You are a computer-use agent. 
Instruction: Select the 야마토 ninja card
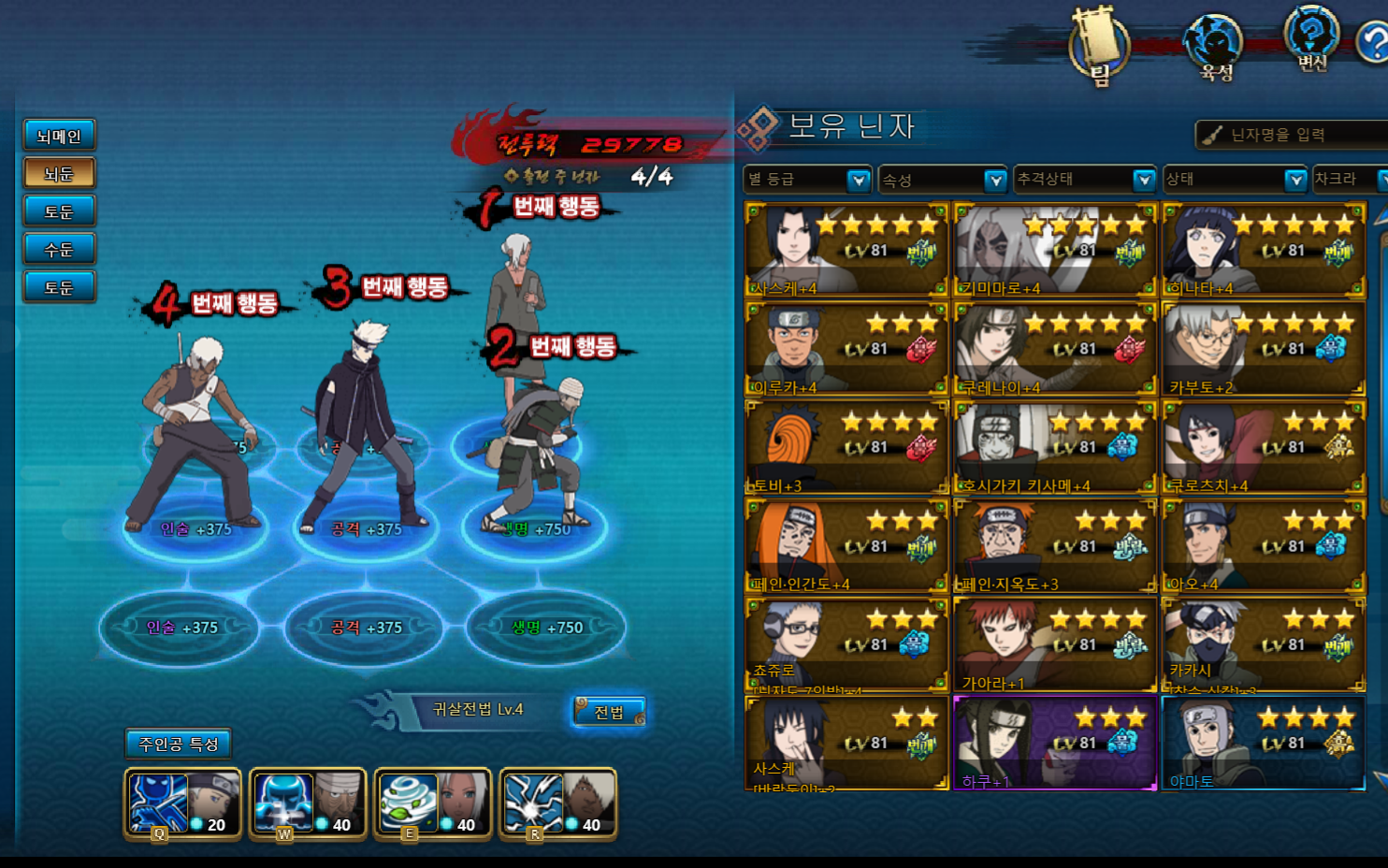pos(1264,744)
